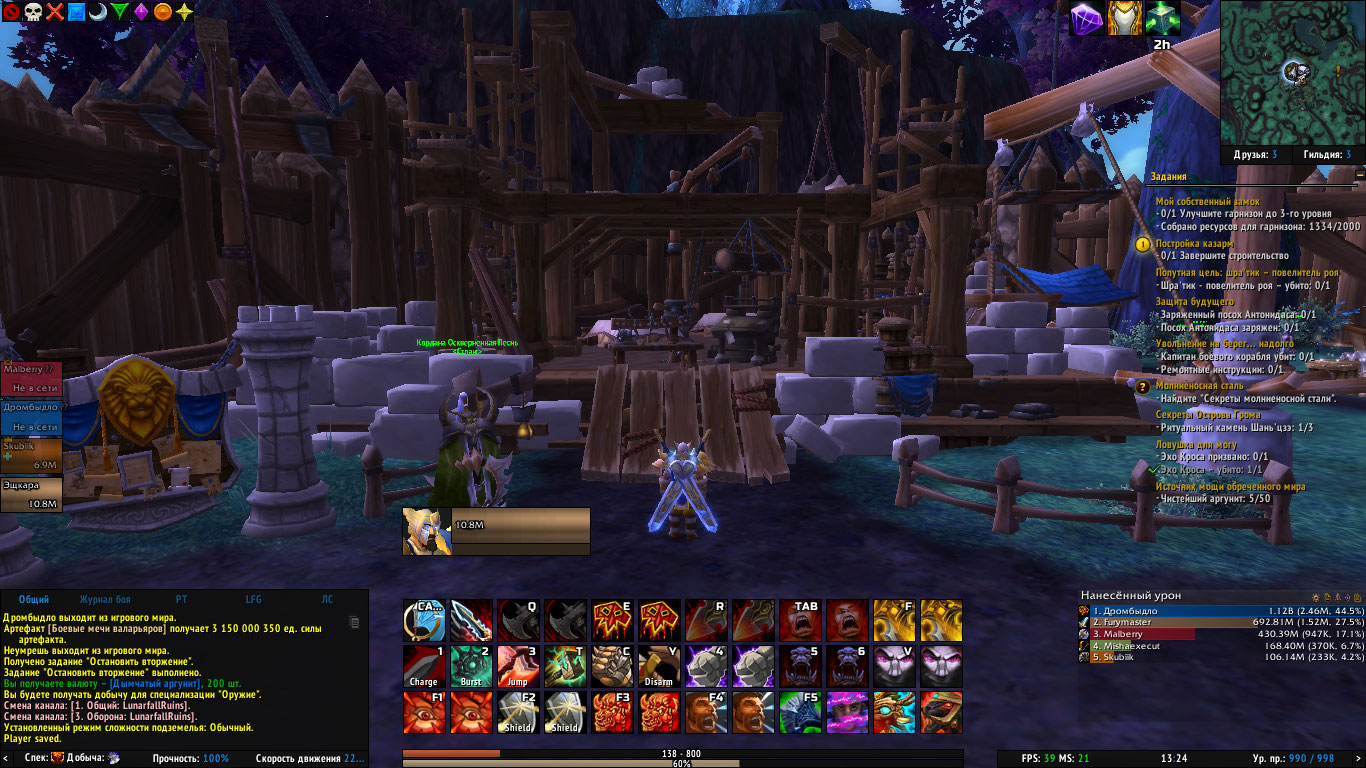The width and height of the screenshot is (1366, 768).
Task: Select the crescent moon raid marker
Action: [98, 12]
